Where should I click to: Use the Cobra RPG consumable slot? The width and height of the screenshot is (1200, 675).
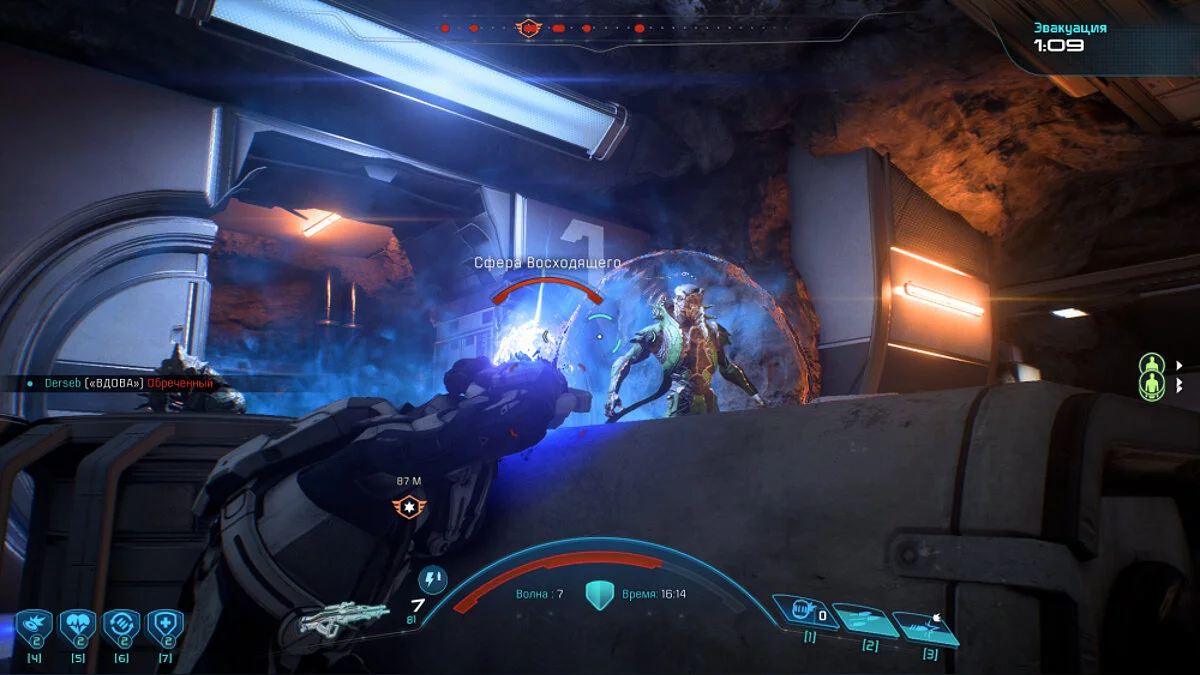coord(33,627)
